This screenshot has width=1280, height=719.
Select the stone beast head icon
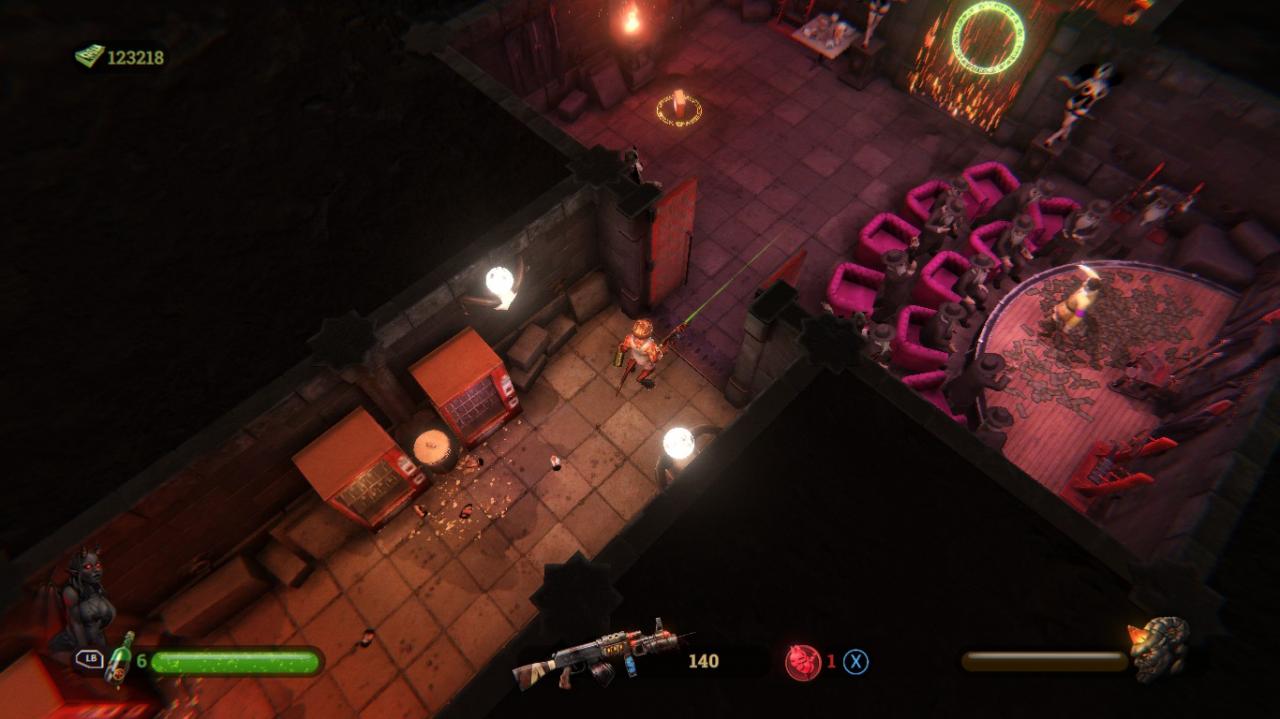click(1160, 648)
